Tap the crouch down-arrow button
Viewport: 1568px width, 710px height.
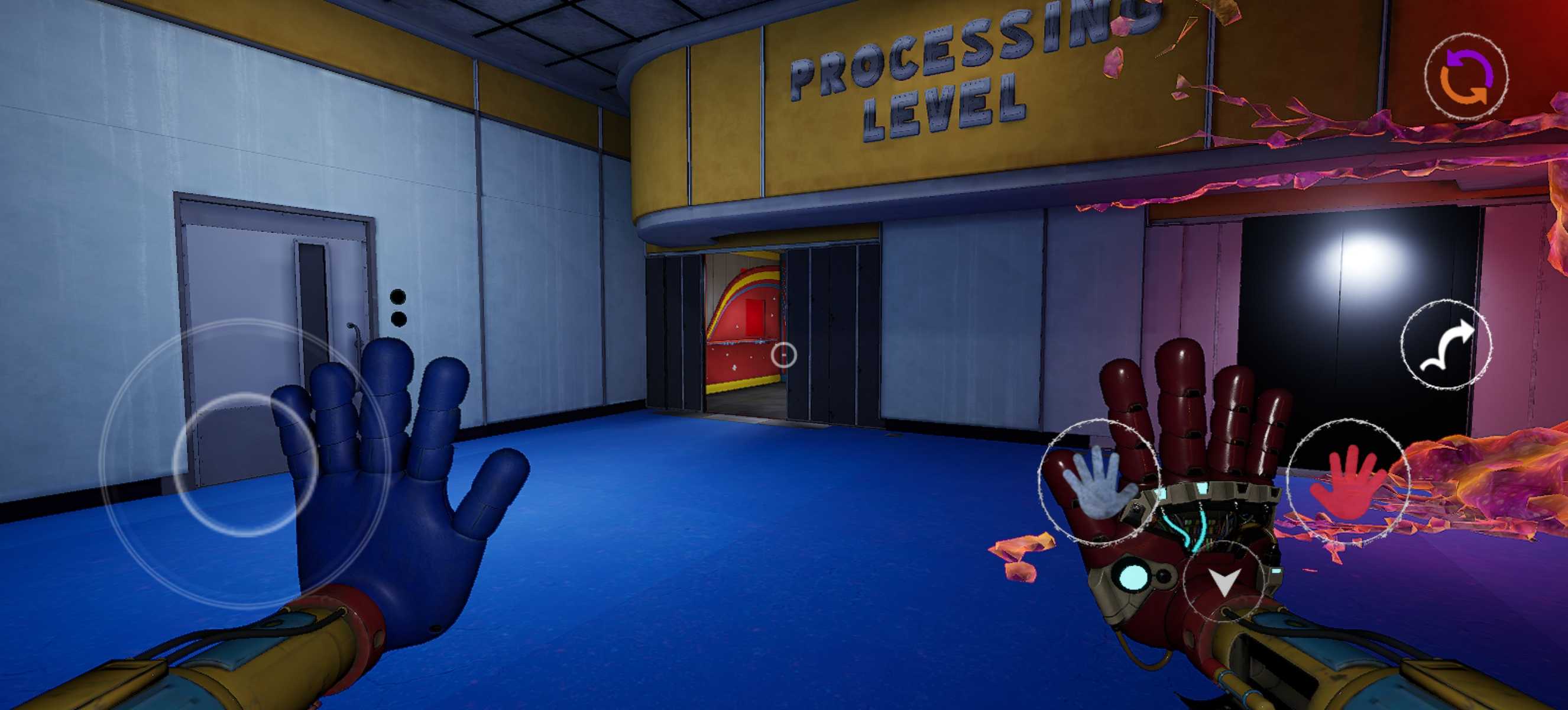point(1223,581)
